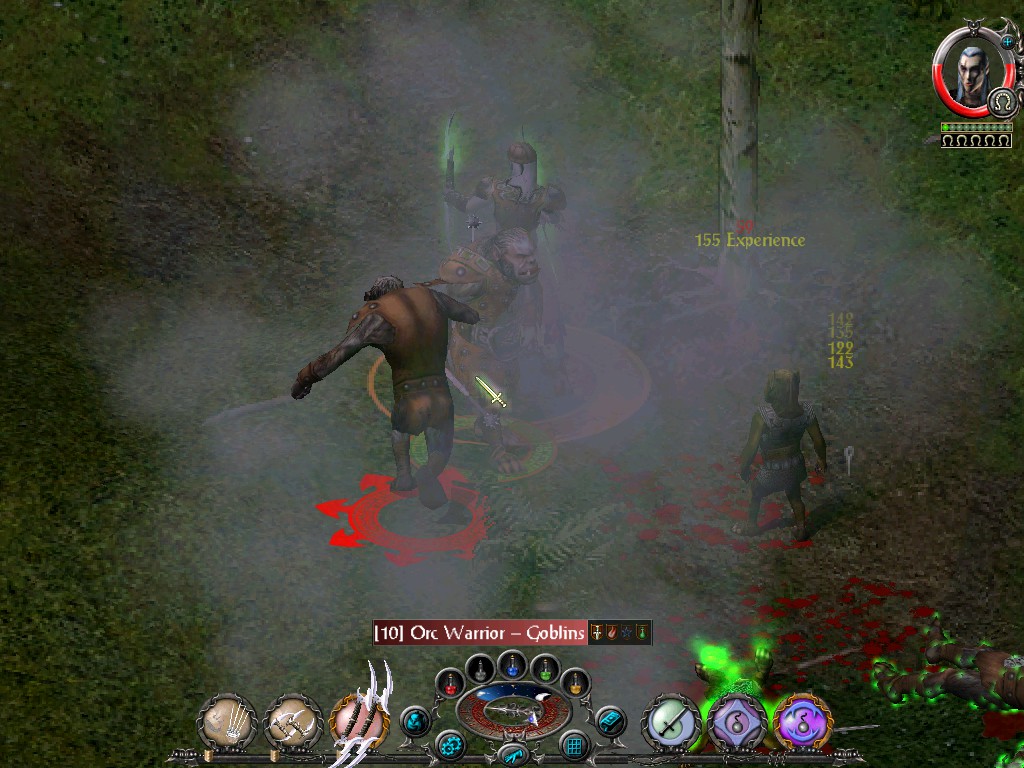
Task: Click the horseshoe mount button by portrait
Action: (1003, 101)
